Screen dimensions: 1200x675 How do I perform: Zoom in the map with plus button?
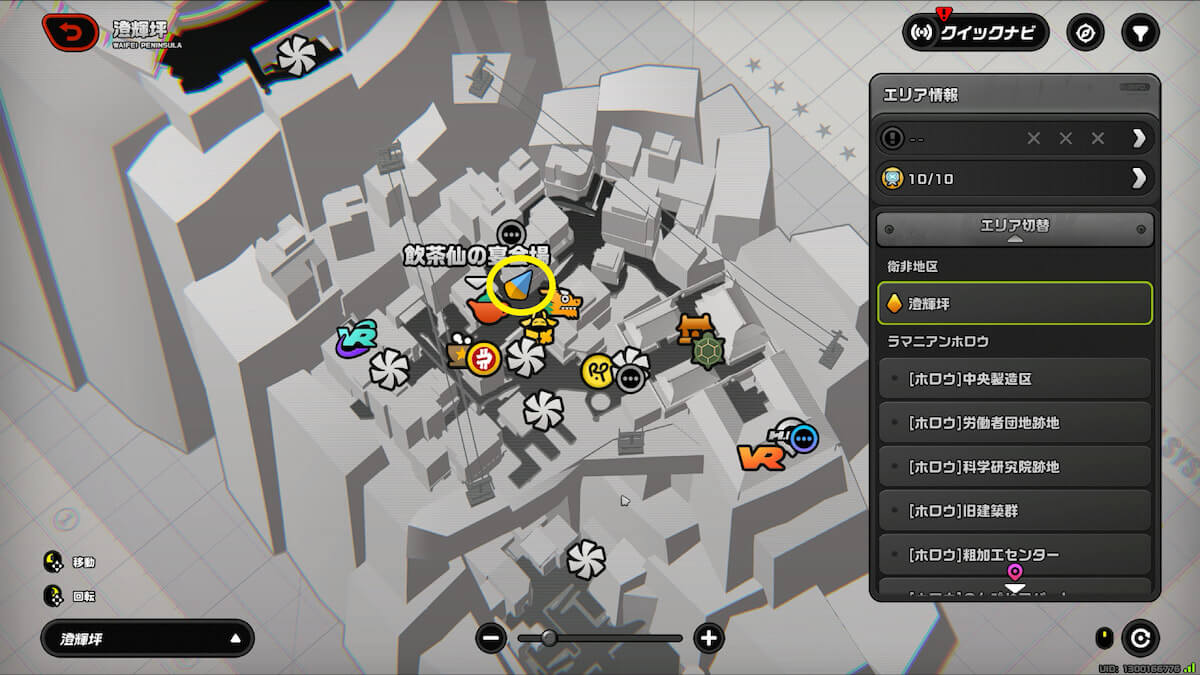coord(709,638)
